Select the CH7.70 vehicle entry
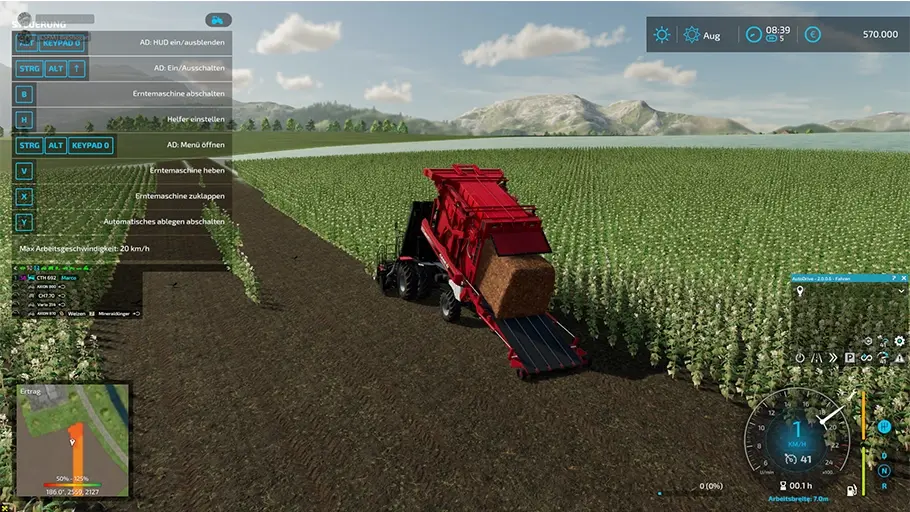Viewport: 910px width, 512px height. 46,296
